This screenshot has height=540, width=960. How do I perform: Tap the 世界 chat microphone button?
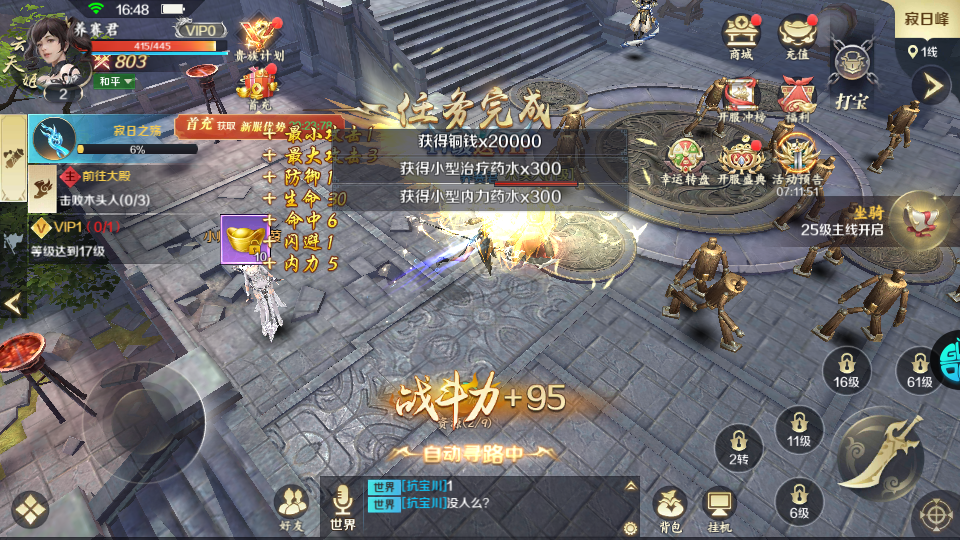(343, 506)
